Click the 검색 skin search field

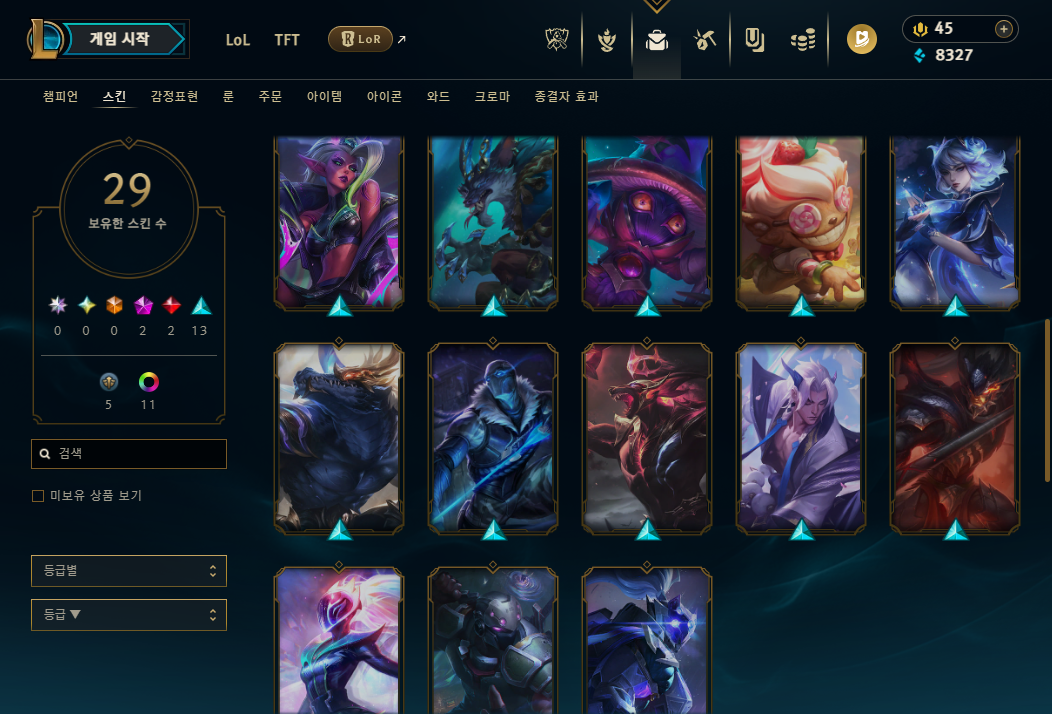tap(129, 454)
